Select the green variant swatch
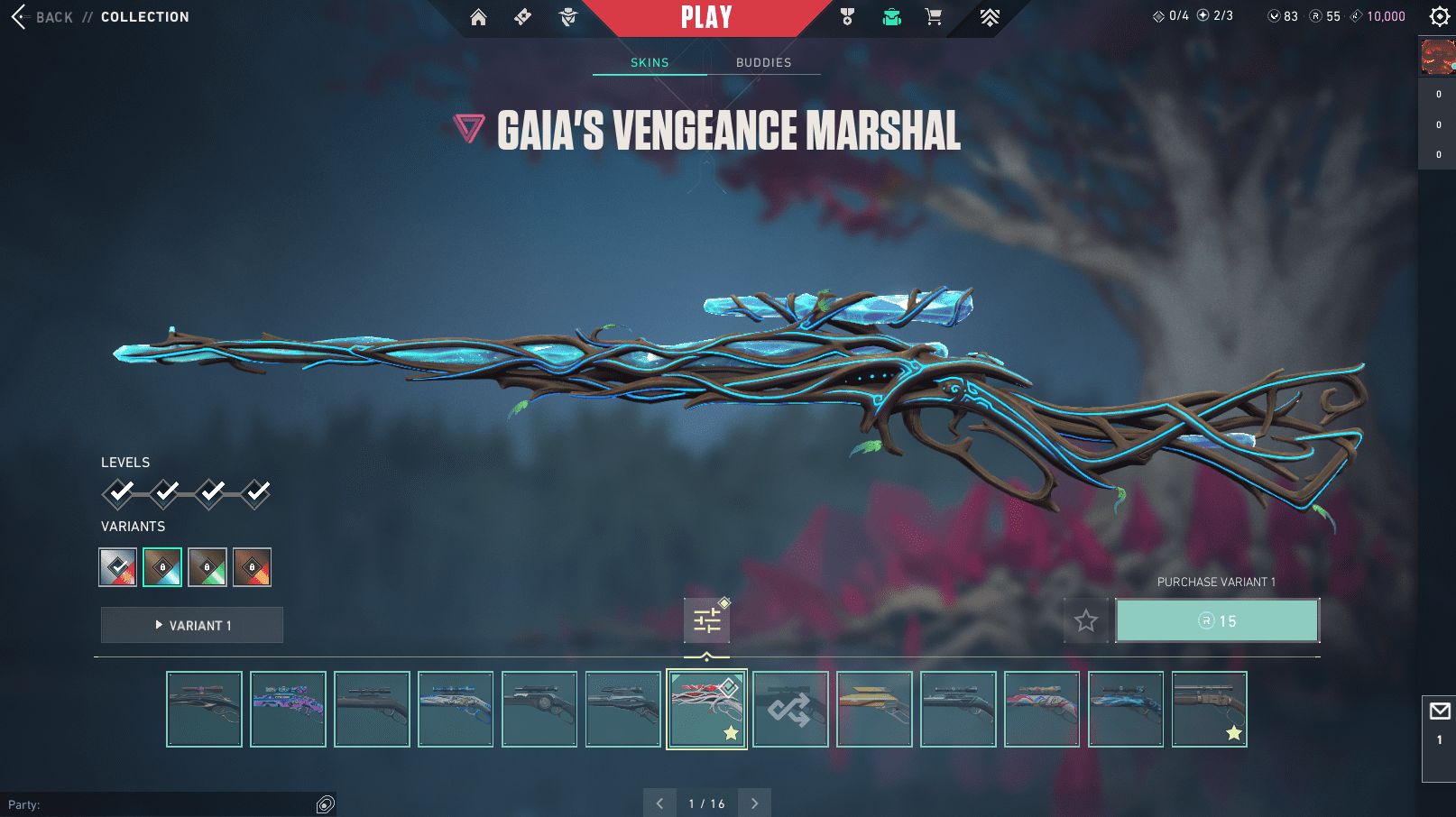 [x=207, y=567]
